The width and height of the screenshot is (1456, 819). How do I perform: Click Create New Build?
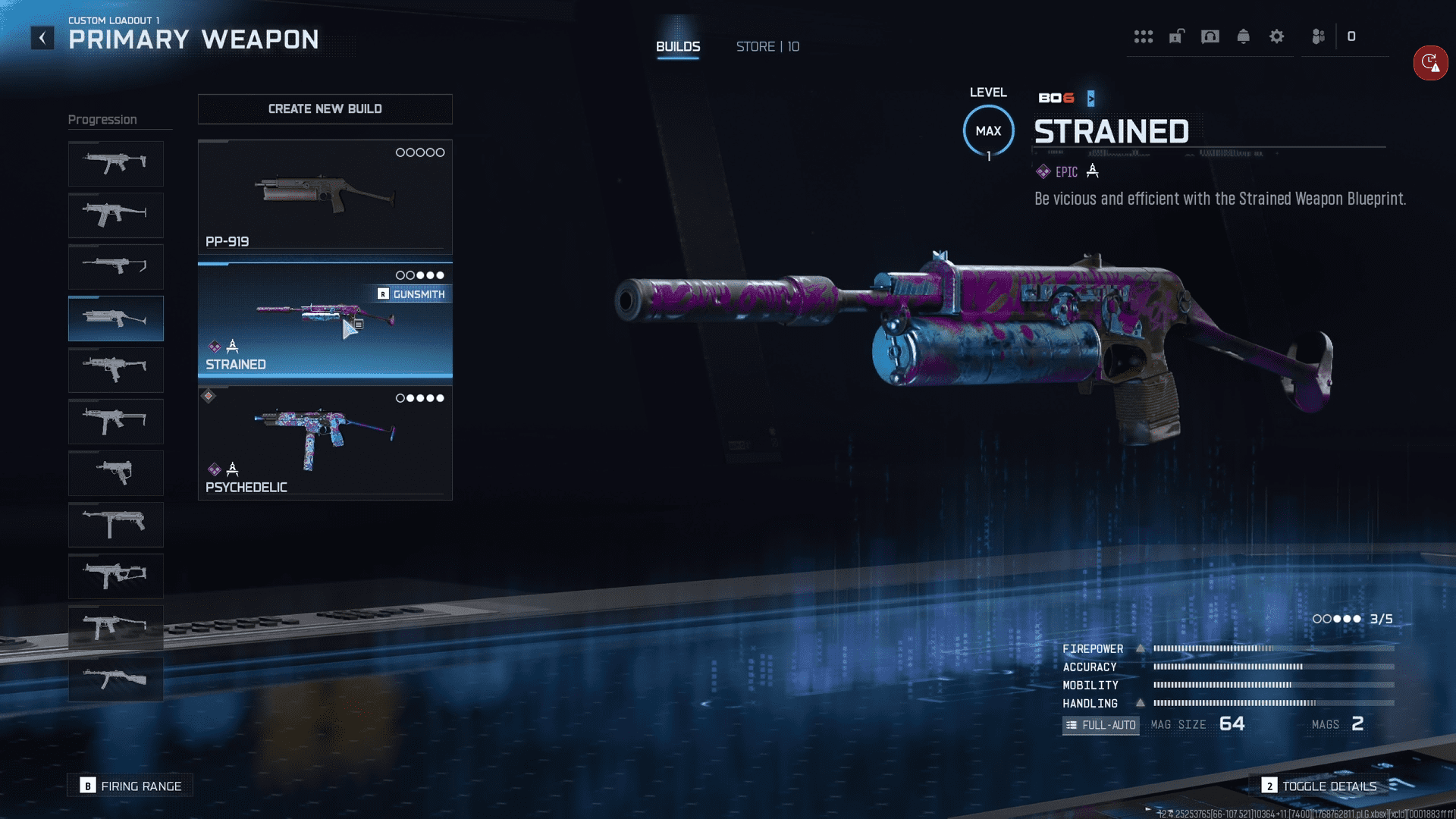(x=325, y=109)
